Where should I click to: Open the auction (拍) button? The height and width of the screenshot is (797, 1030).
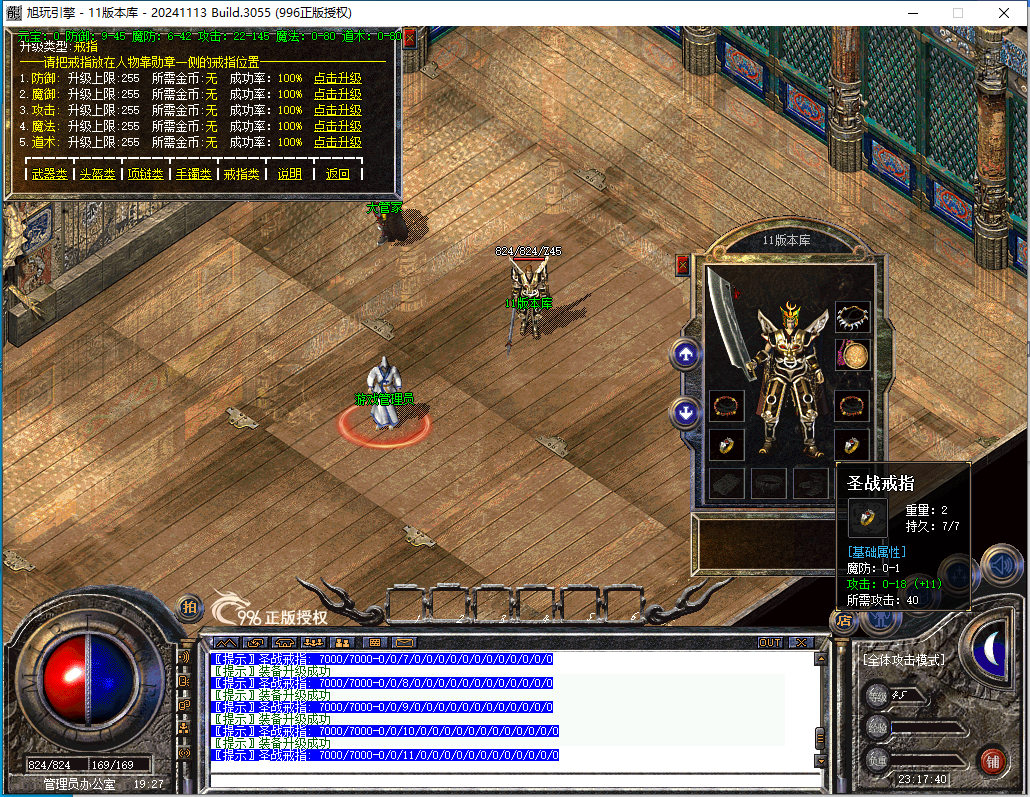(188, 607)
